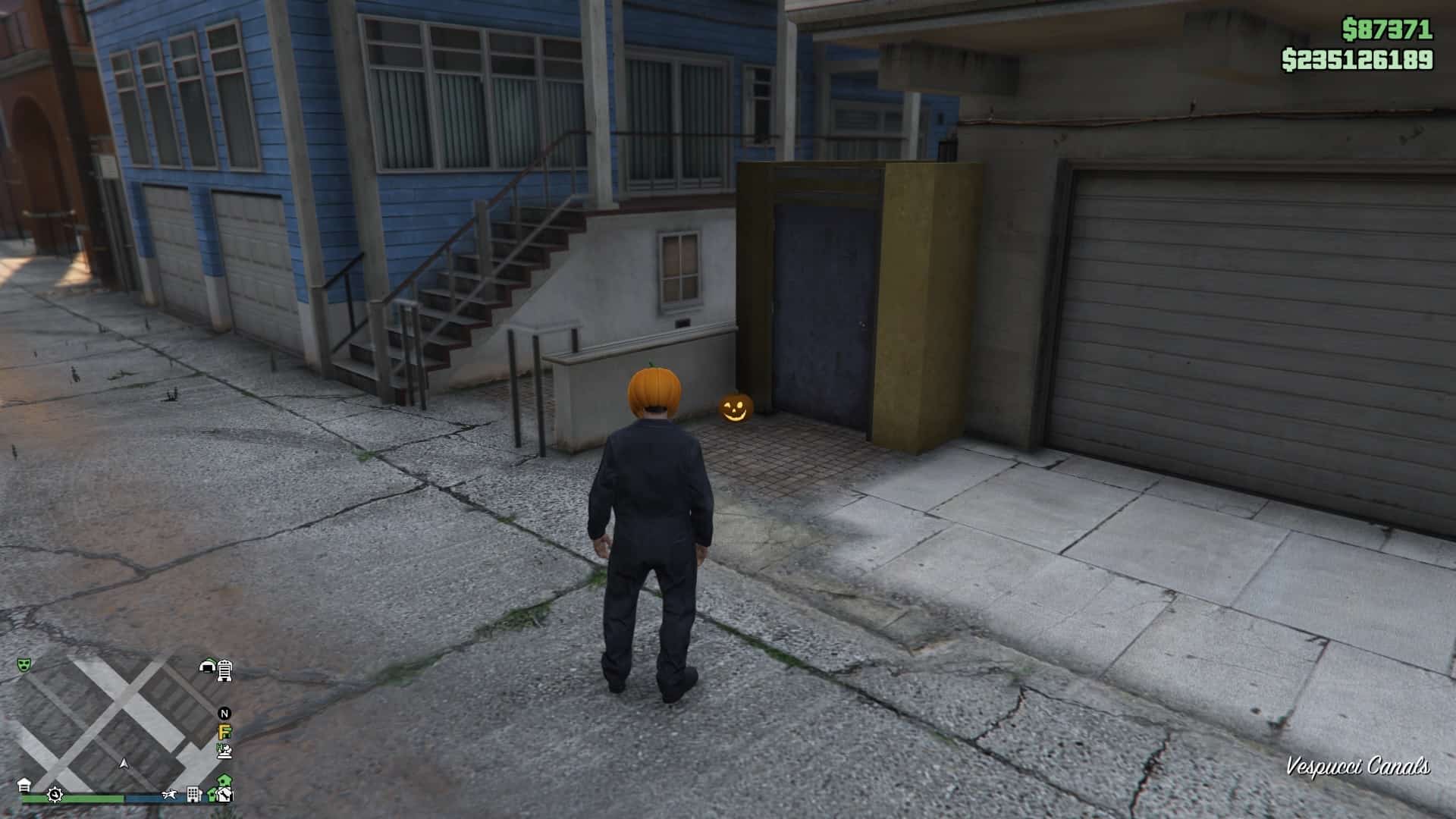Image resolution: width=1456 pixels, height=819 pixels.
Task: Select the white dog blip on the minimap
Action: click(169, 795)
